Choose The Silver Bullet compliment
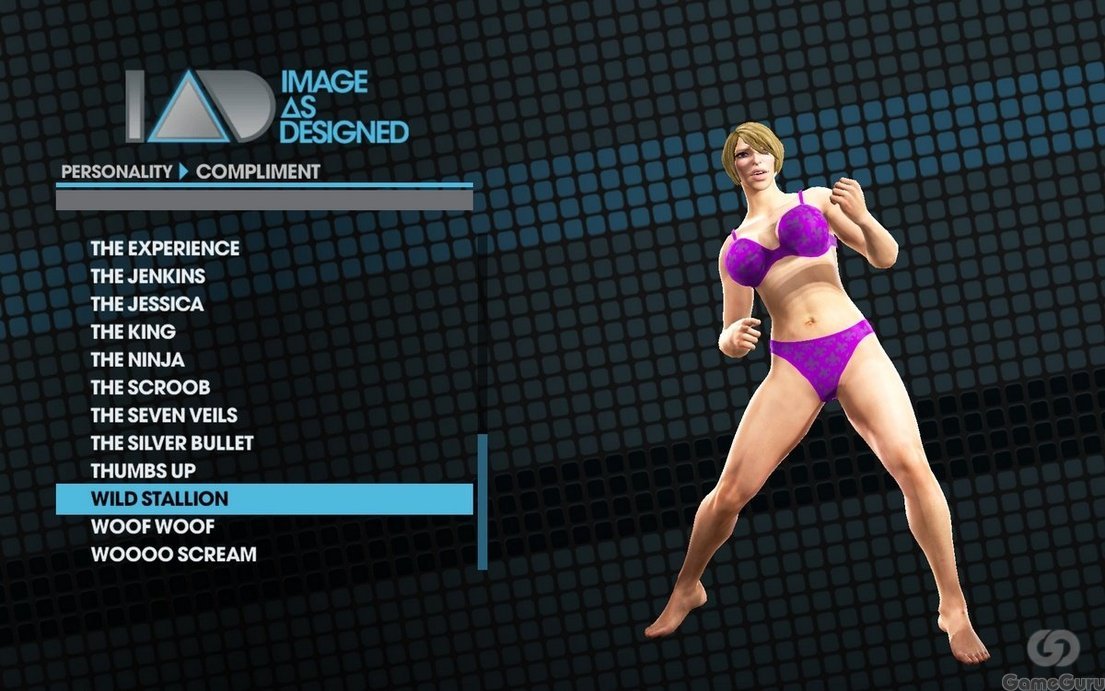 pos(172,443)
